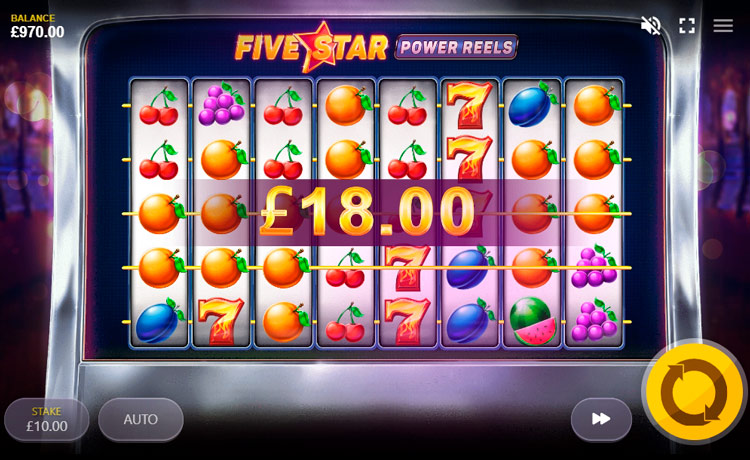Open the Stake £10.00 selector
The width and height of the screenshot is (750, 460).
[46, 420]
